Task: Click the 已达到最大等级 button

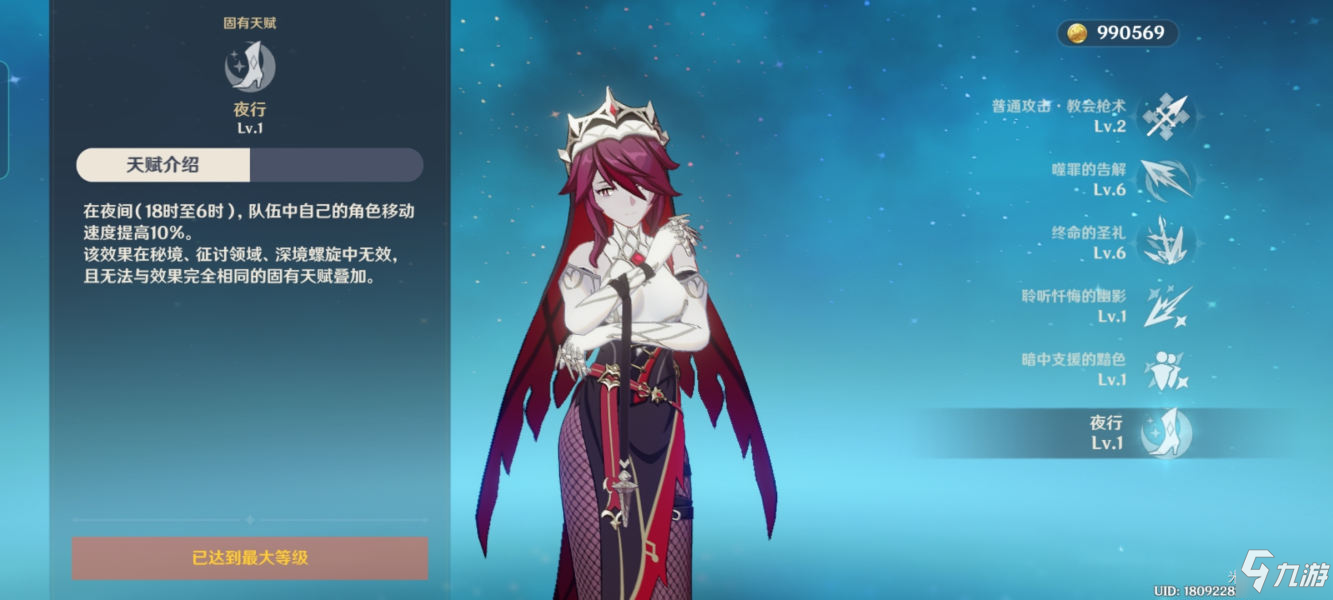Action: 250,558
